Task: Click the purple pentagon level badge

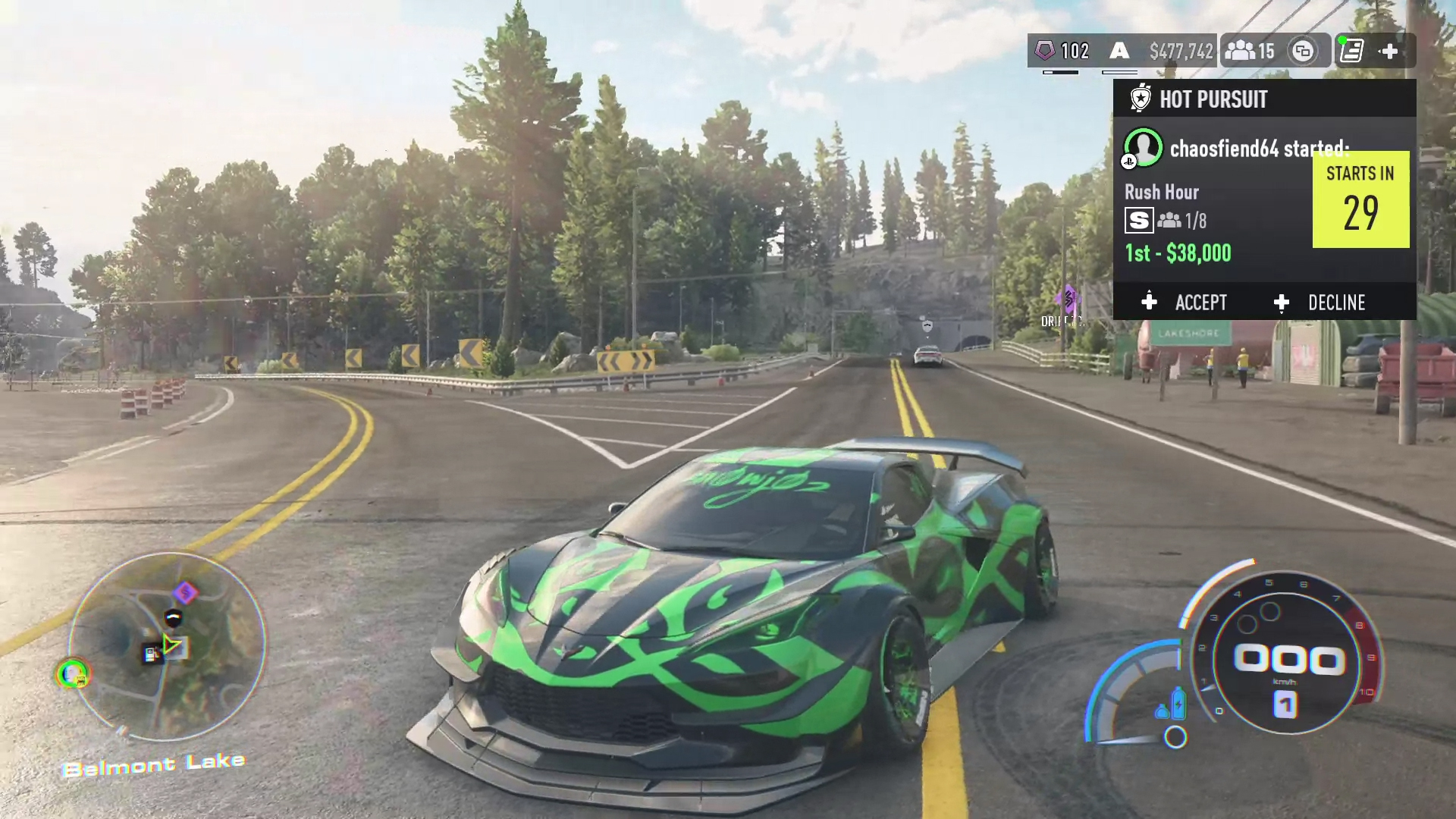Action: (1045, 51)
